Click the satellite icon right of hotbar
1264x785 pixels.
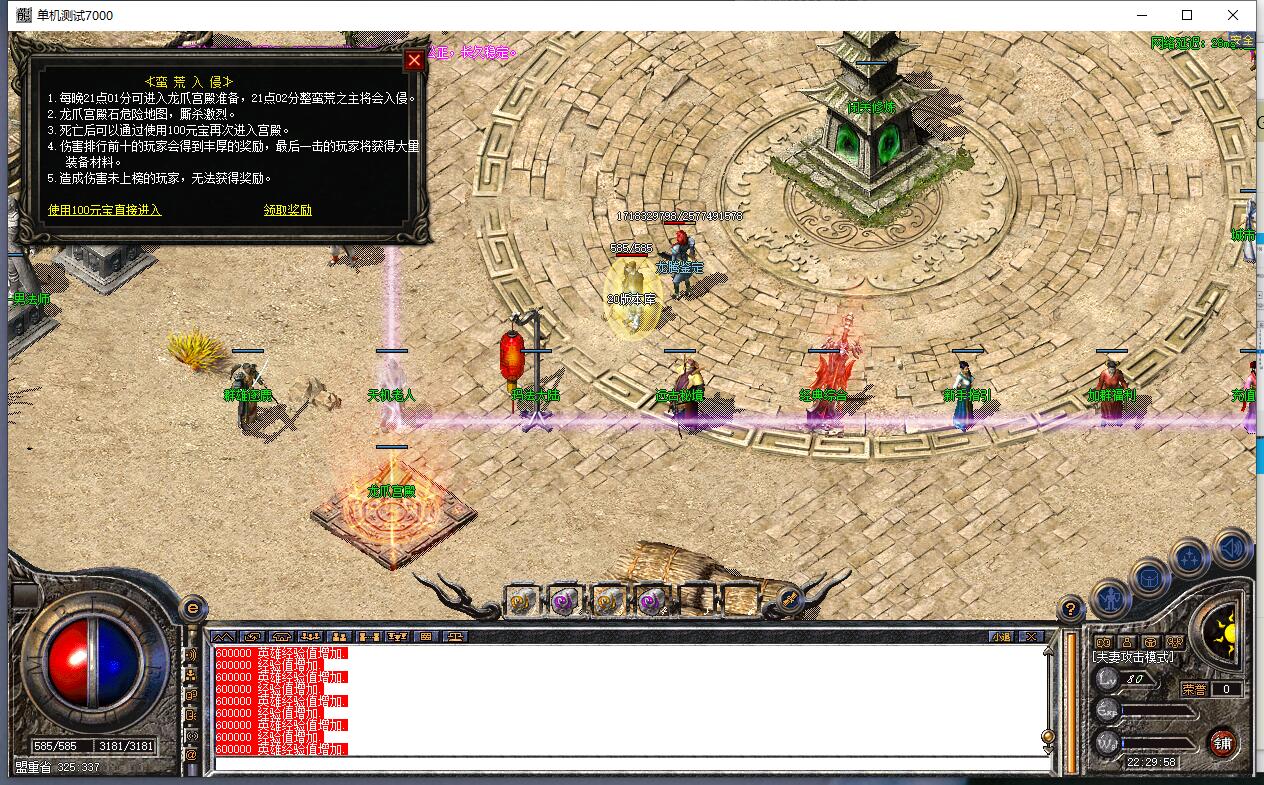click(789, 599)
